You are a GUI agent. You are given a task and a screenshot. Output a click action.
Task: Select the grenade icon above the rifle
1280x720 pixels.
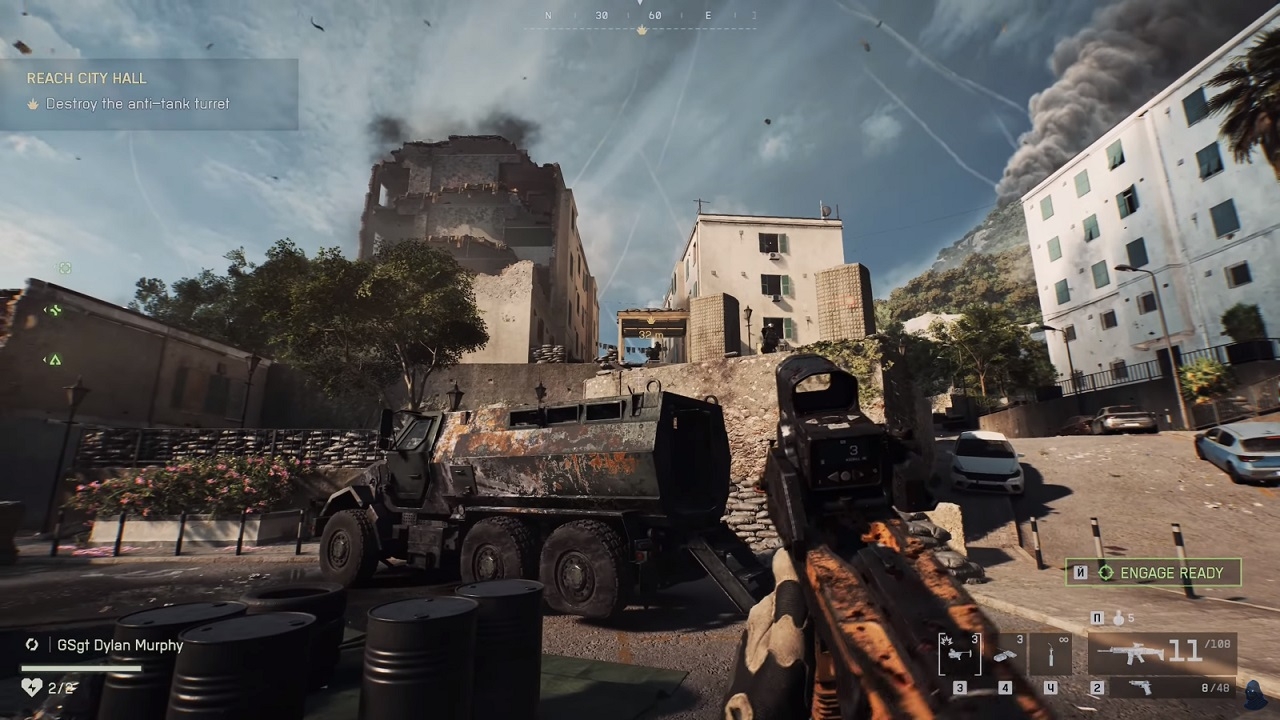[x=1117, y=618]
